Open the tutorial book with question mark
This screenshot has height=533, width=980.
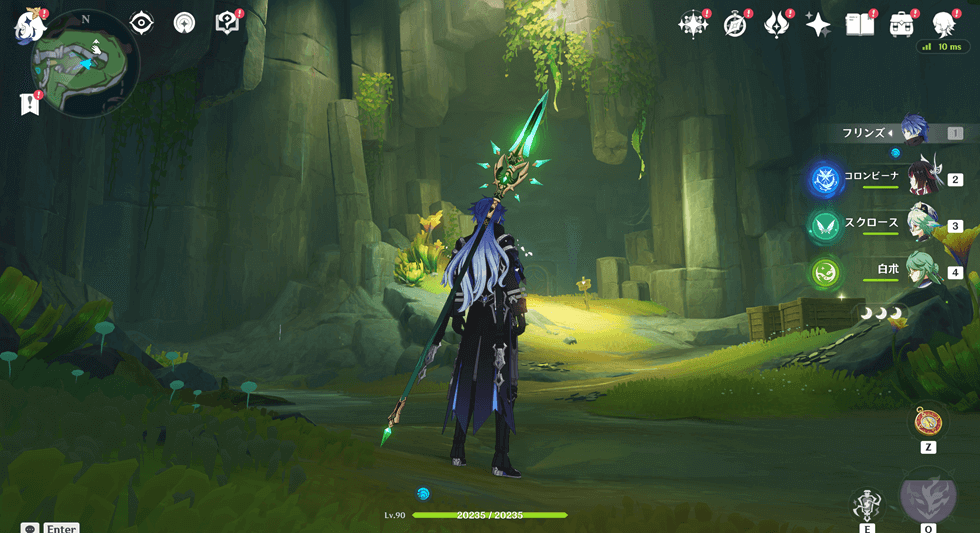(x=227, y=22)
